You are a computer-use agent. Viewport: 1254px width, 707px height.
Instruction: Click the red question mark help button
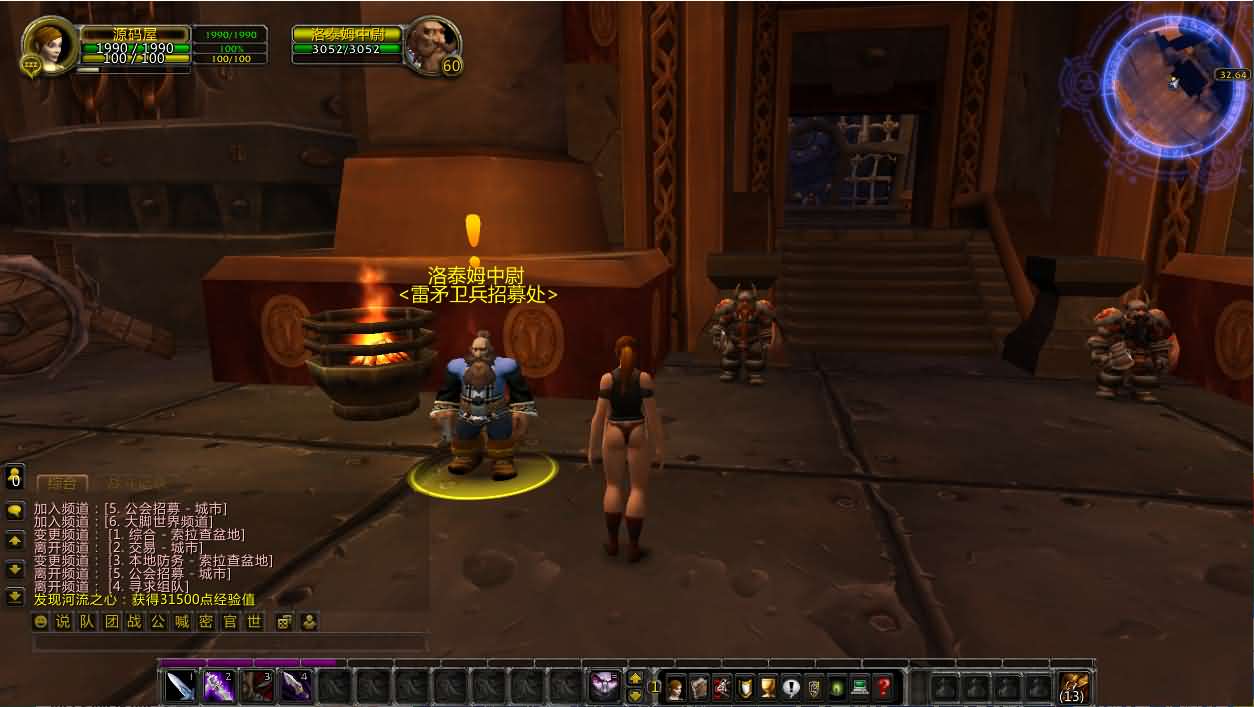[883, 687]
